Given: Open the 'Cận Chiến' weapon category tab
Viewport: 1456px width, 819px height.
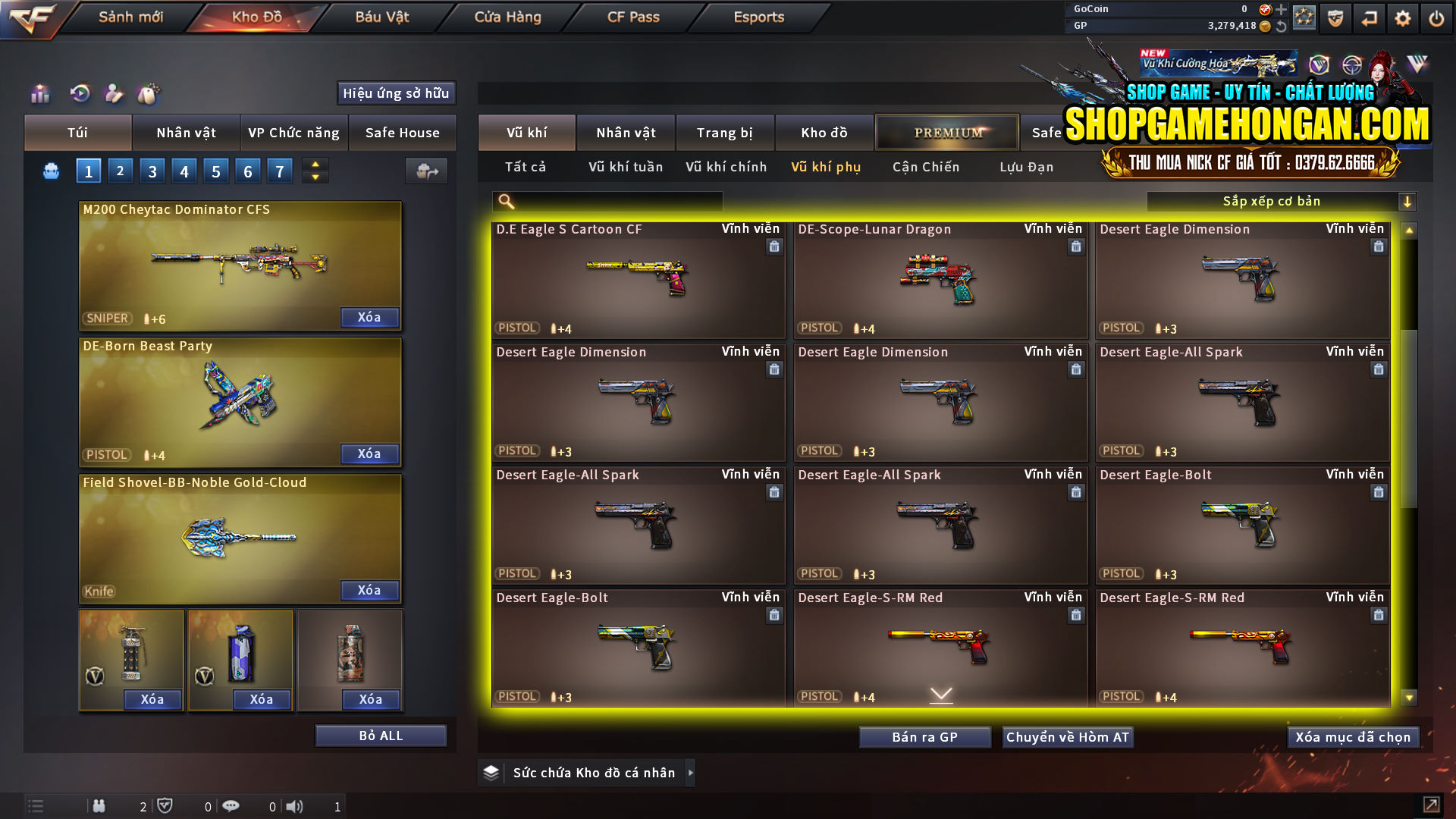Looking at the screenshot, I should 925,167.
